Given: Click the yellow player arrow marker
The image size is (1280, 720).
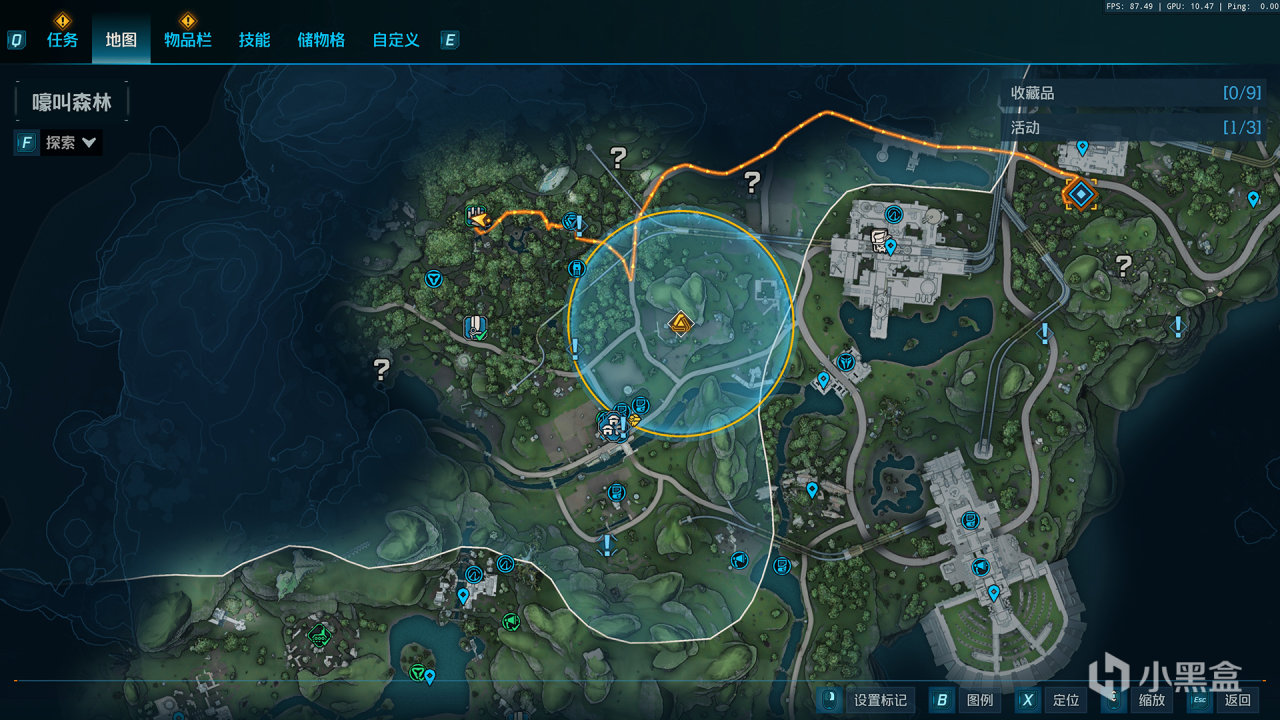Looking at the screenshot, I should click(479, 219).
